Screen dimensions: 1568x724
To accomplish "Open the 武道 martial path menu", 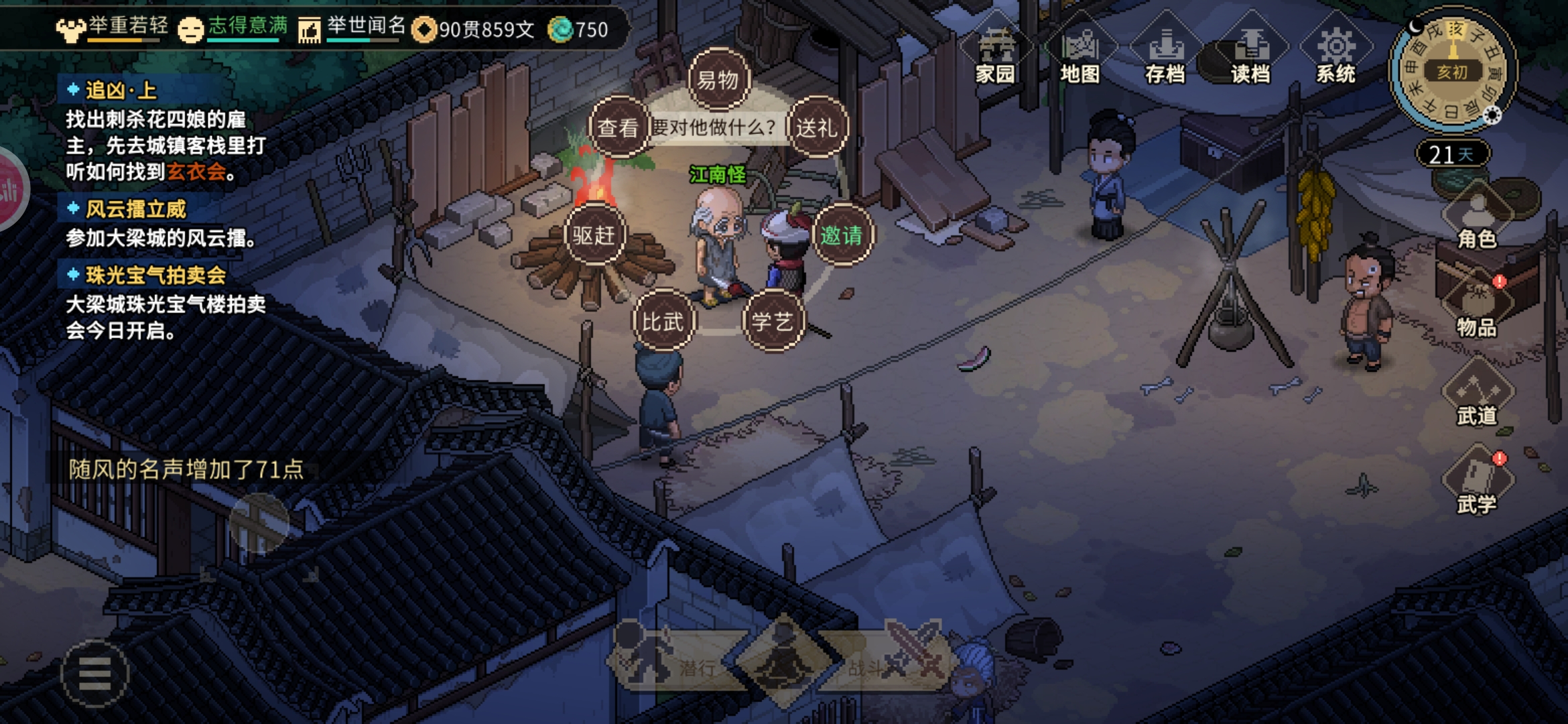I will coord(1477,396).
